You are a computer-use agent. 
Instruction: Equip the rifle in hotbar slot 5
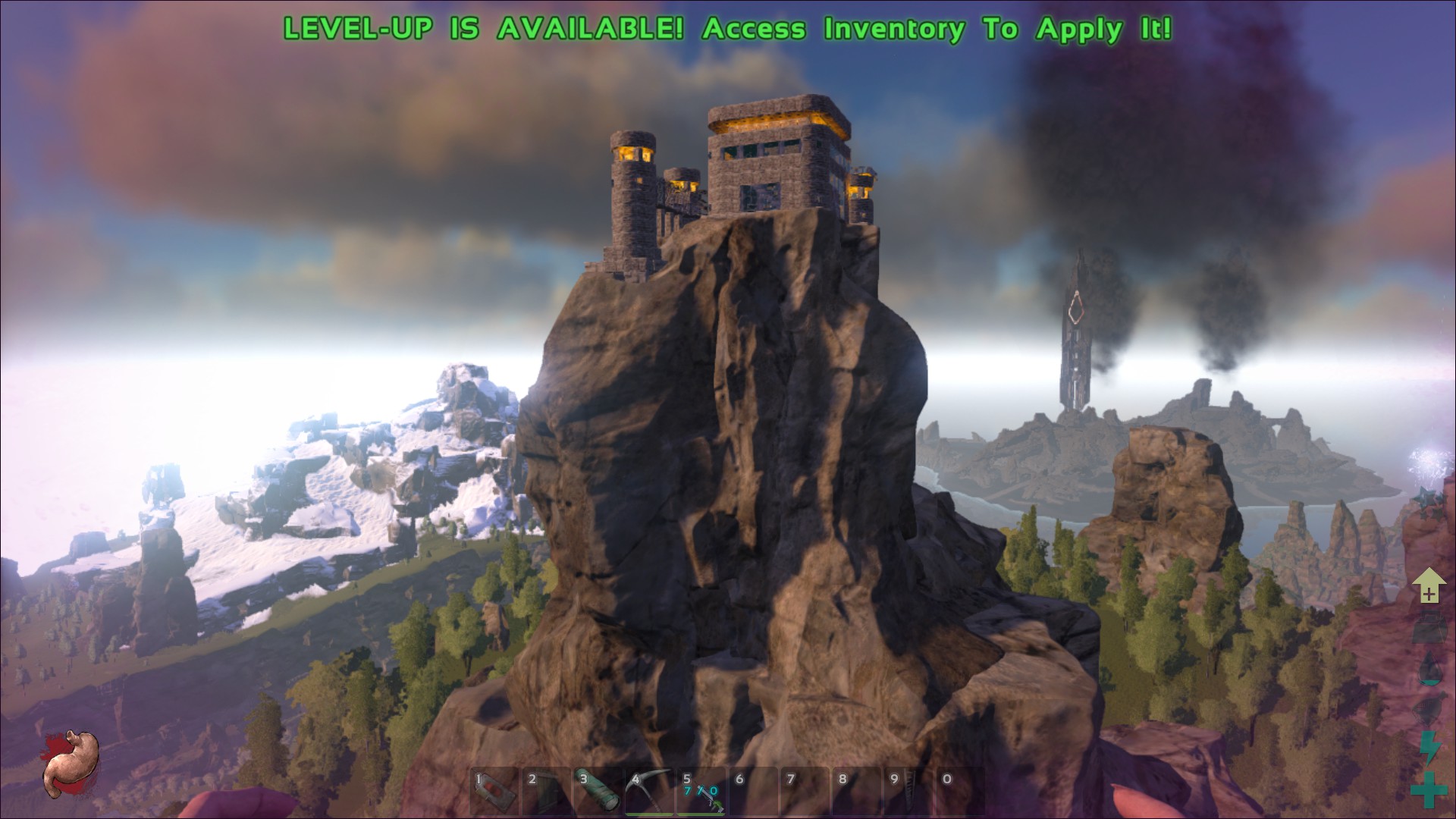tap(701, 792)
